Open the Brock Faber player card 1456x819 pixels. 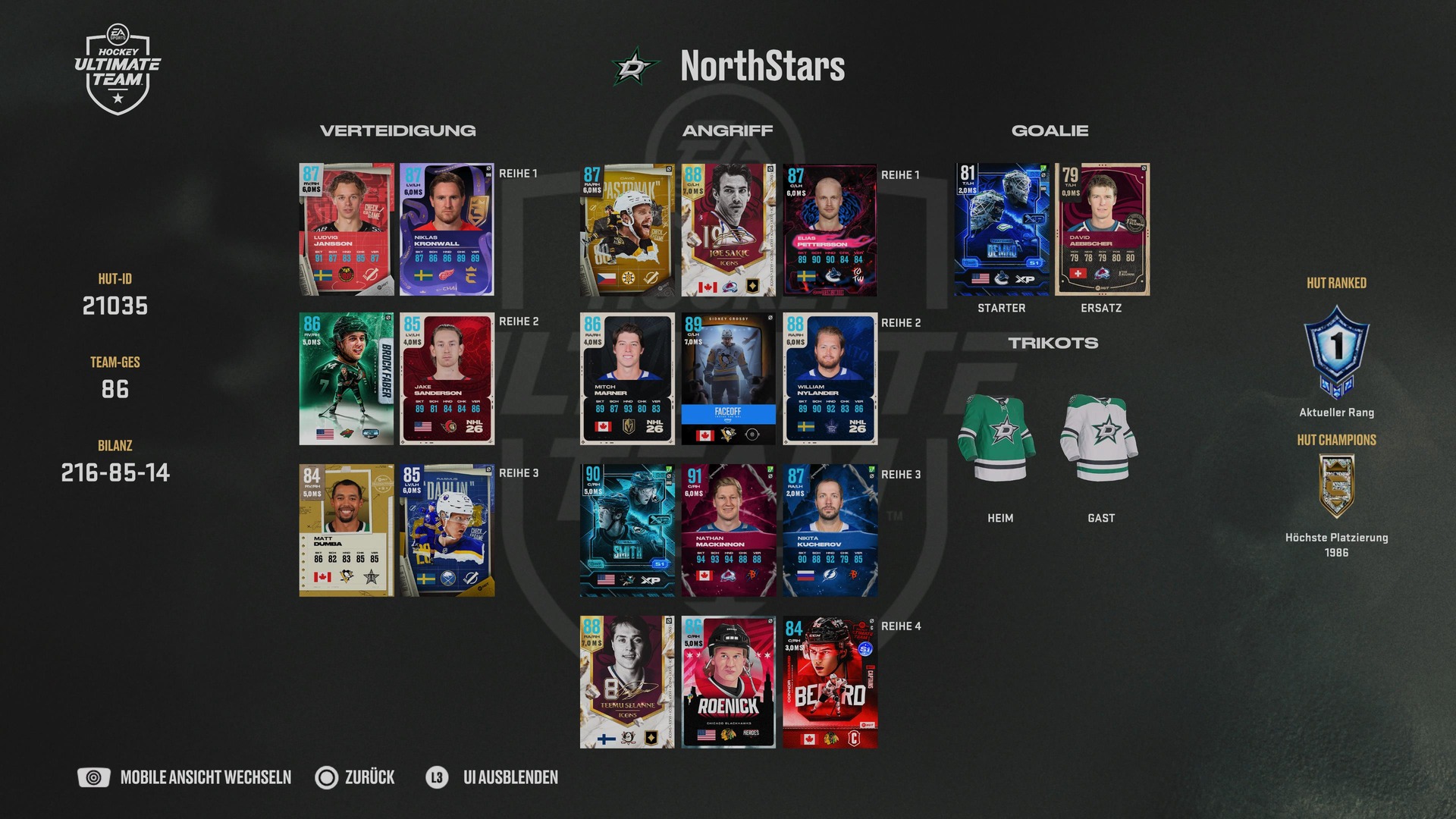[347, 378]
